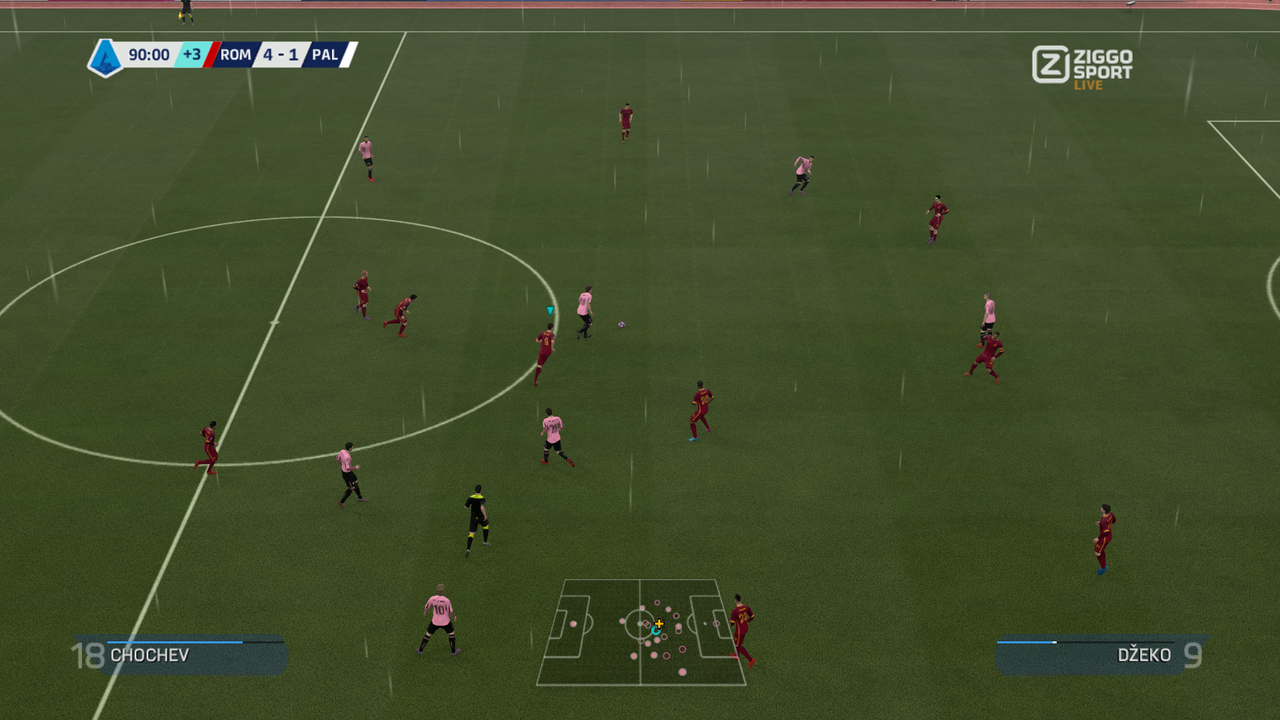Viewport: 1280px width, 720px height.
Task: Click the yellow ball cross on the mini-map
Action: [x=660, y=624]
